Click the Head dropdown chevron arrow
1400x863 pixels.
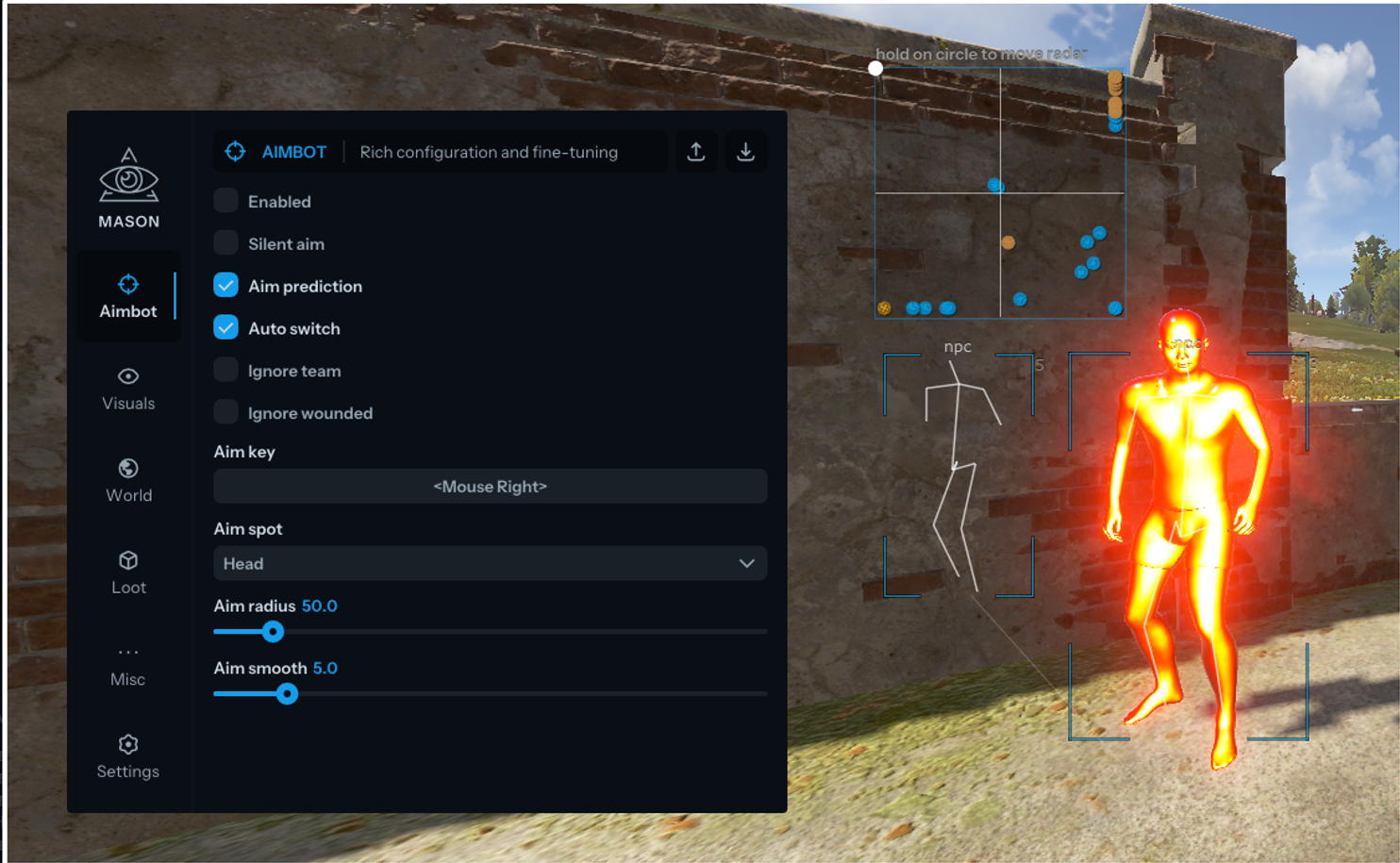748,563
